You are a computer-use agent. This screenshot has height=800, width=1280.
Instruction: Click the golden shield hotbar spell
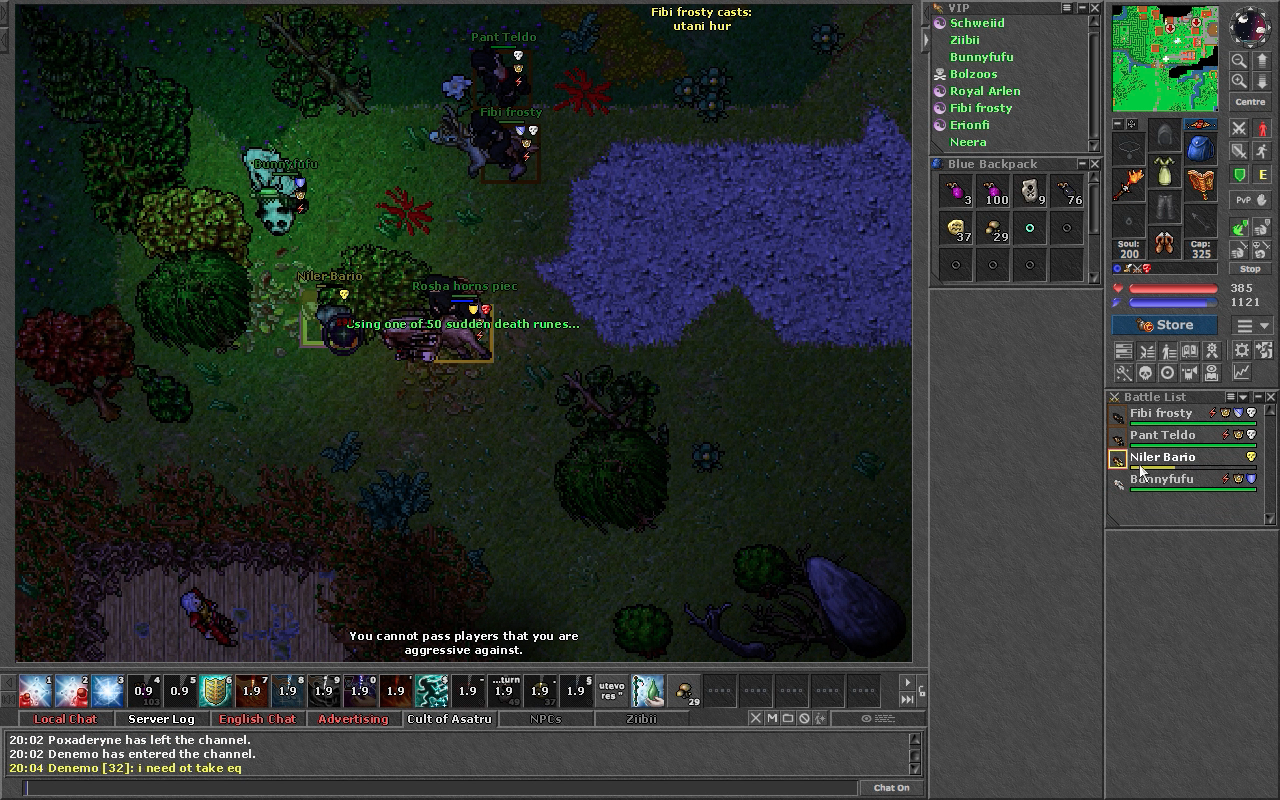pyautogui.click(x=216, y=690)
